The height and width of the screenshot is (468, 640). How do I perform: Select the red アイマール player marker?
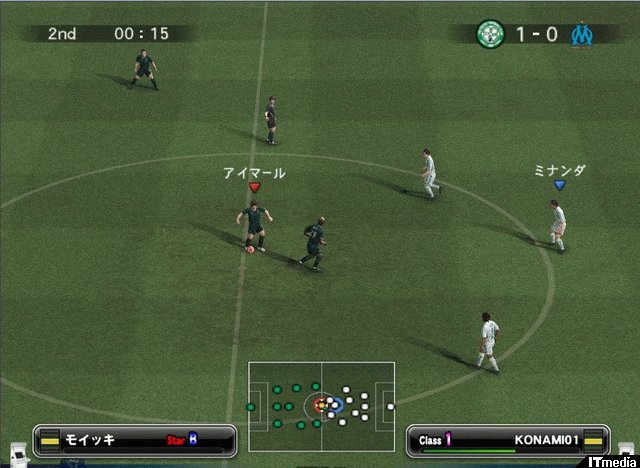pos(254,187)
